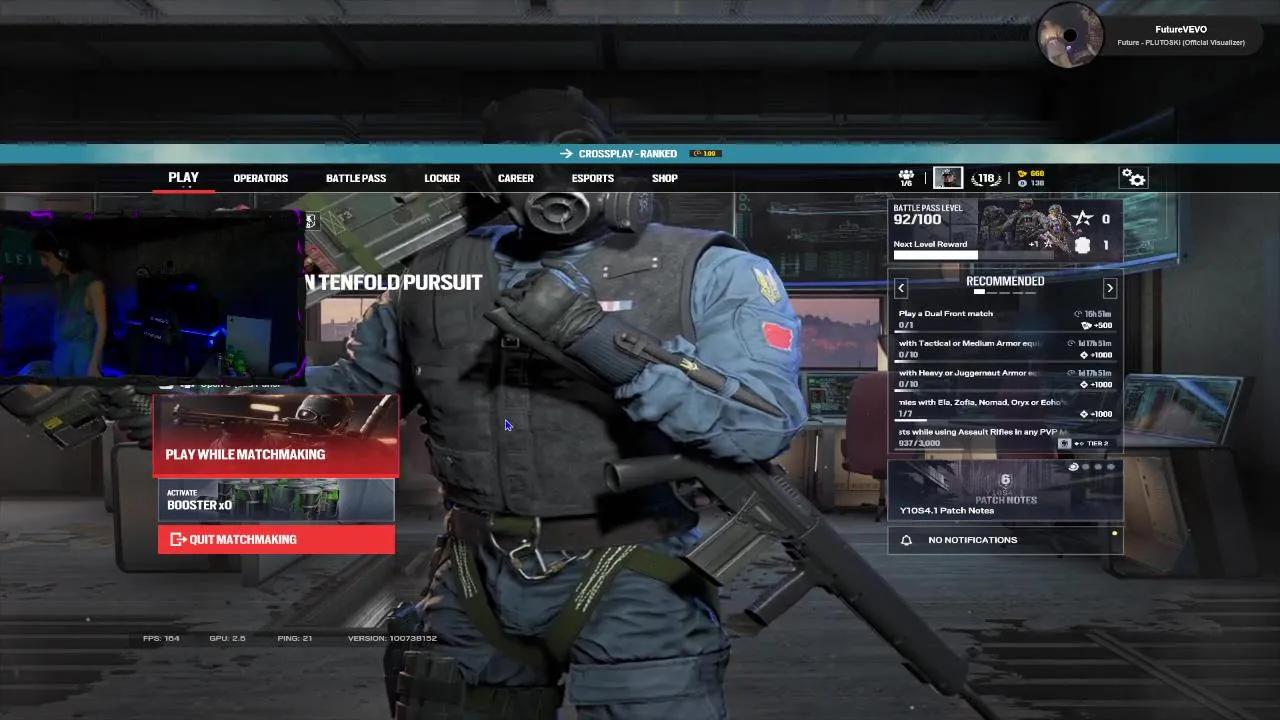Click the right arrow on Recommended panel
The image size is (1280, 720).
point(1110,288)
